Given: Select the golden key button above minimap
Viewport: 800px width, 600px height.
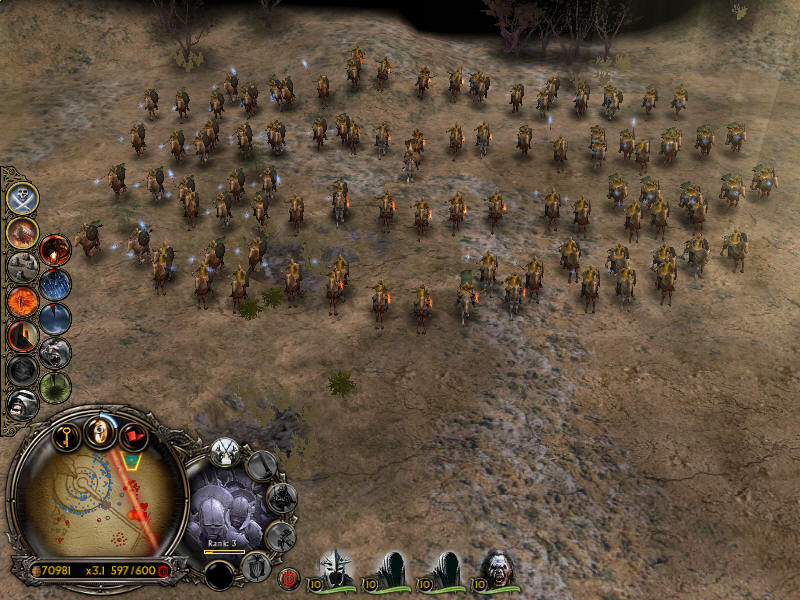Looking at the screenshot, I should (x=66, y=434).
